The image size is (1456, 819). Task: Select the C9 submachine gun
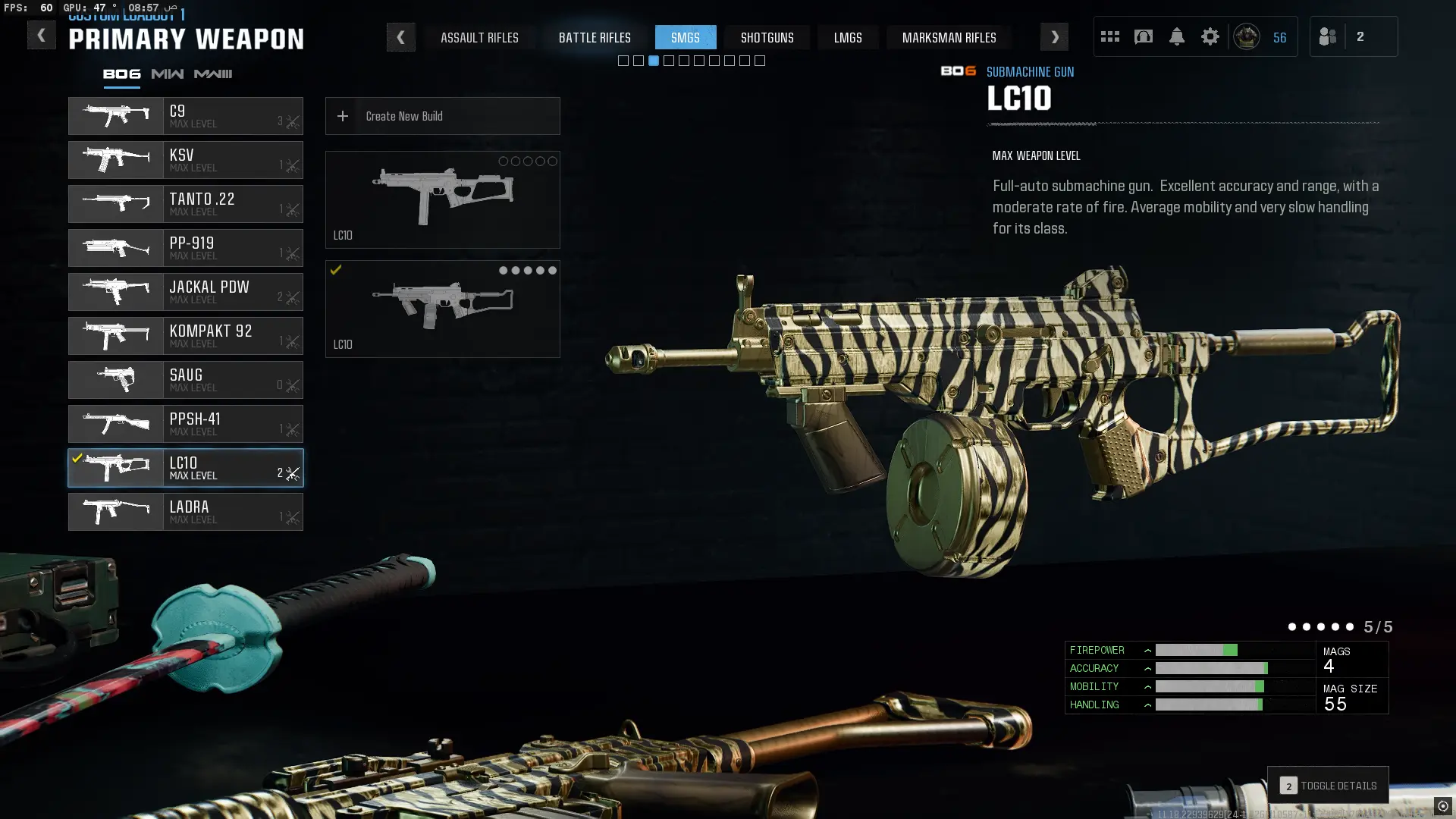pos(186,116)
